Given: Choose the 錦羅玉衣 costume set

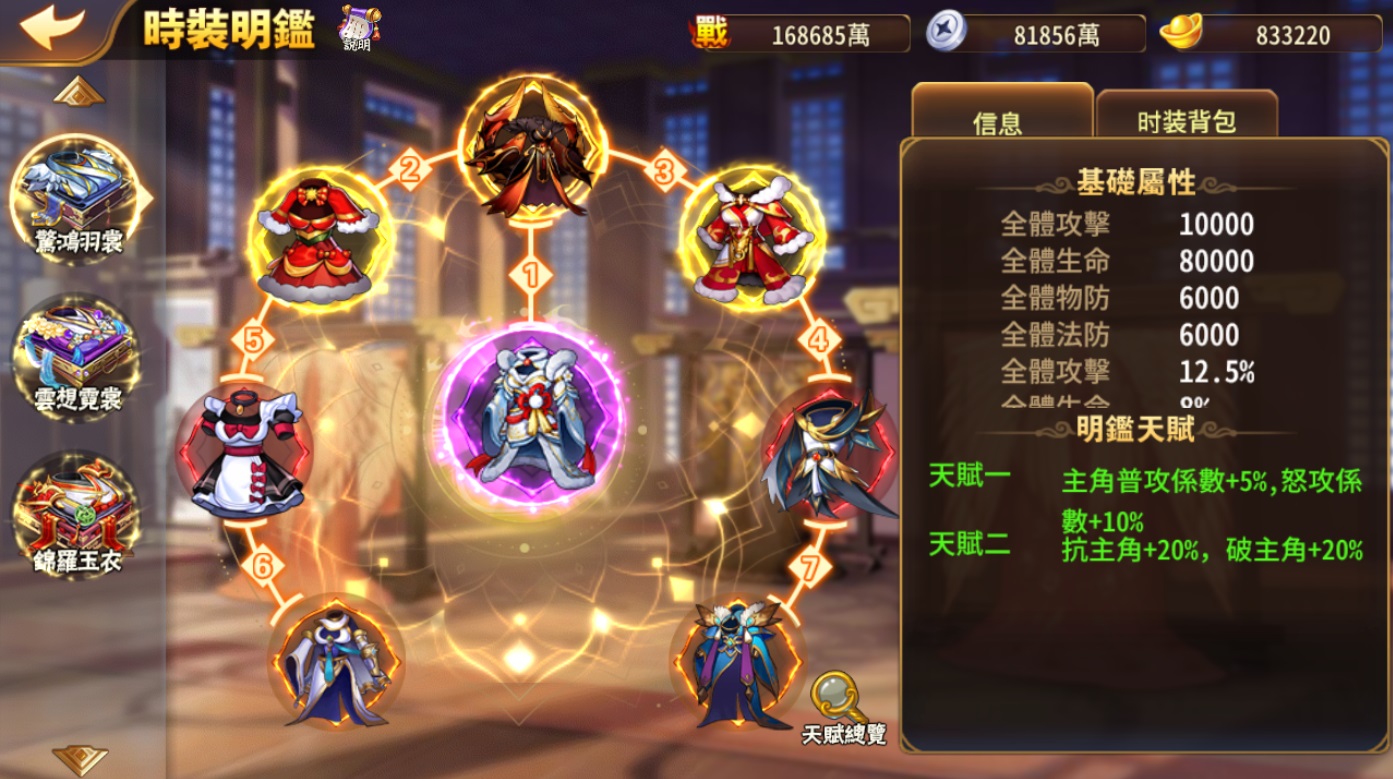Looking at the screenshot, I should 77,516.
